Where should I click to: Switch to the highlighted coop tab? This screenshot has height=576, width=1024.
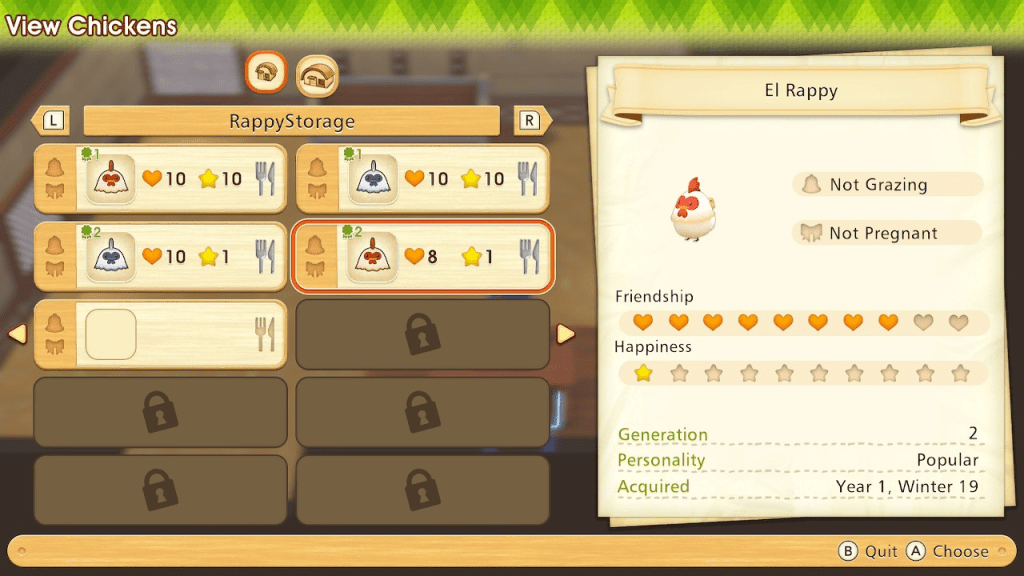(267, 72)
